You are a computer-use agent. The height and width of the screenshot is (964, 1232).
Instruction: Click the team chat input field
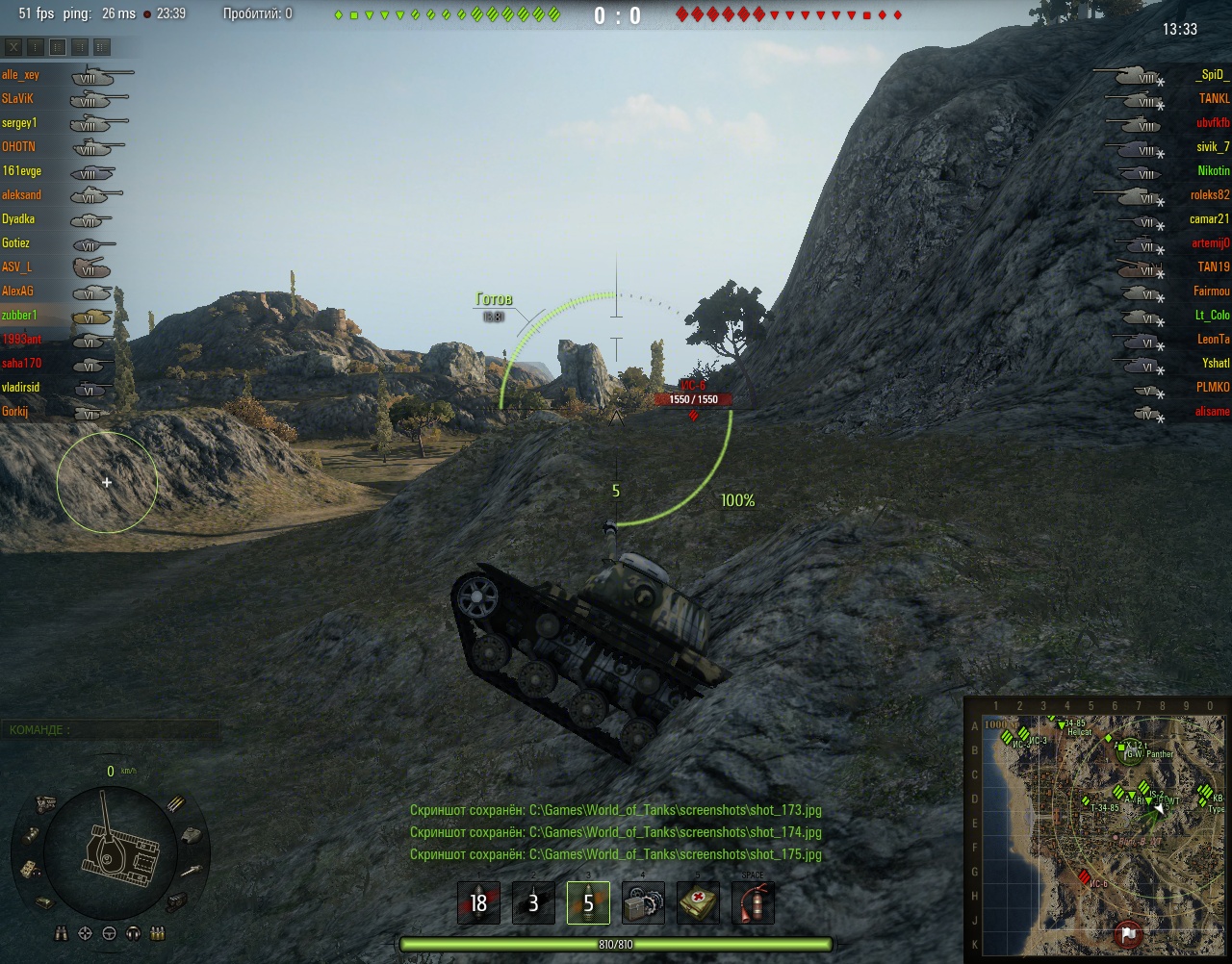110,730
